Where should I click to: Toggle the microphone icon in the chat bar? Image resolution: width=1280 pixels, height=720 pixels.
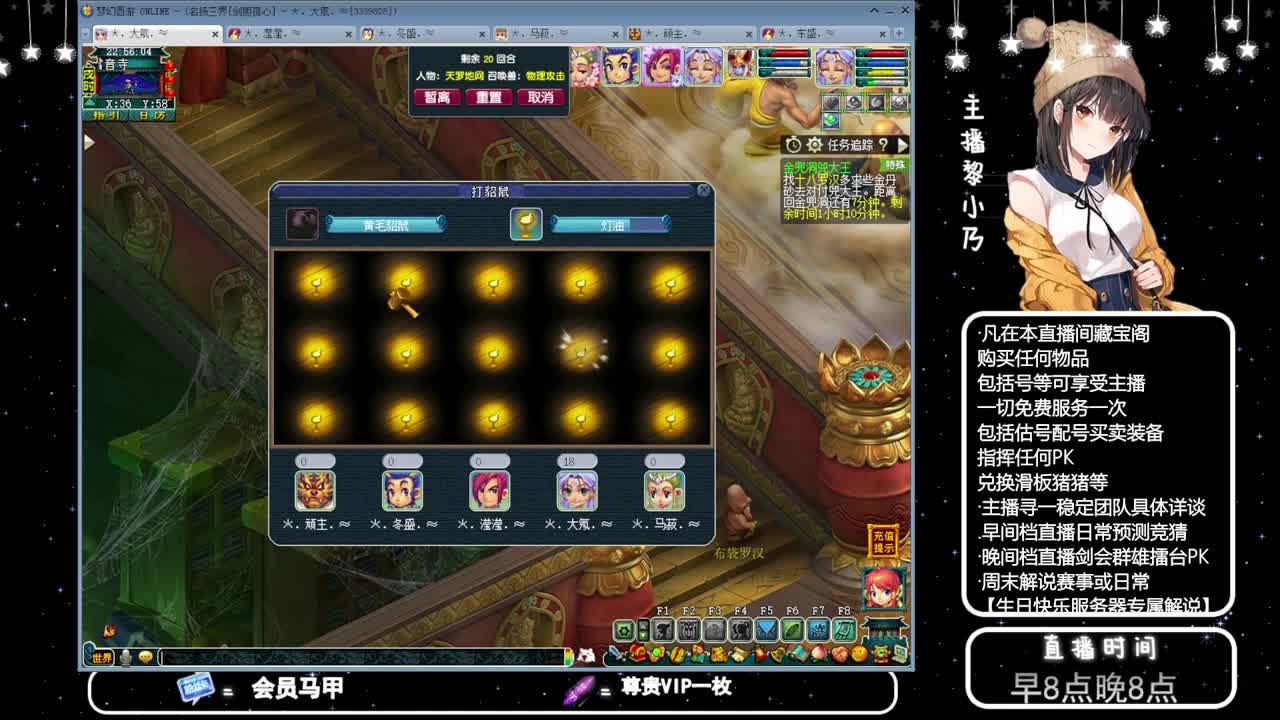point(125,657)
